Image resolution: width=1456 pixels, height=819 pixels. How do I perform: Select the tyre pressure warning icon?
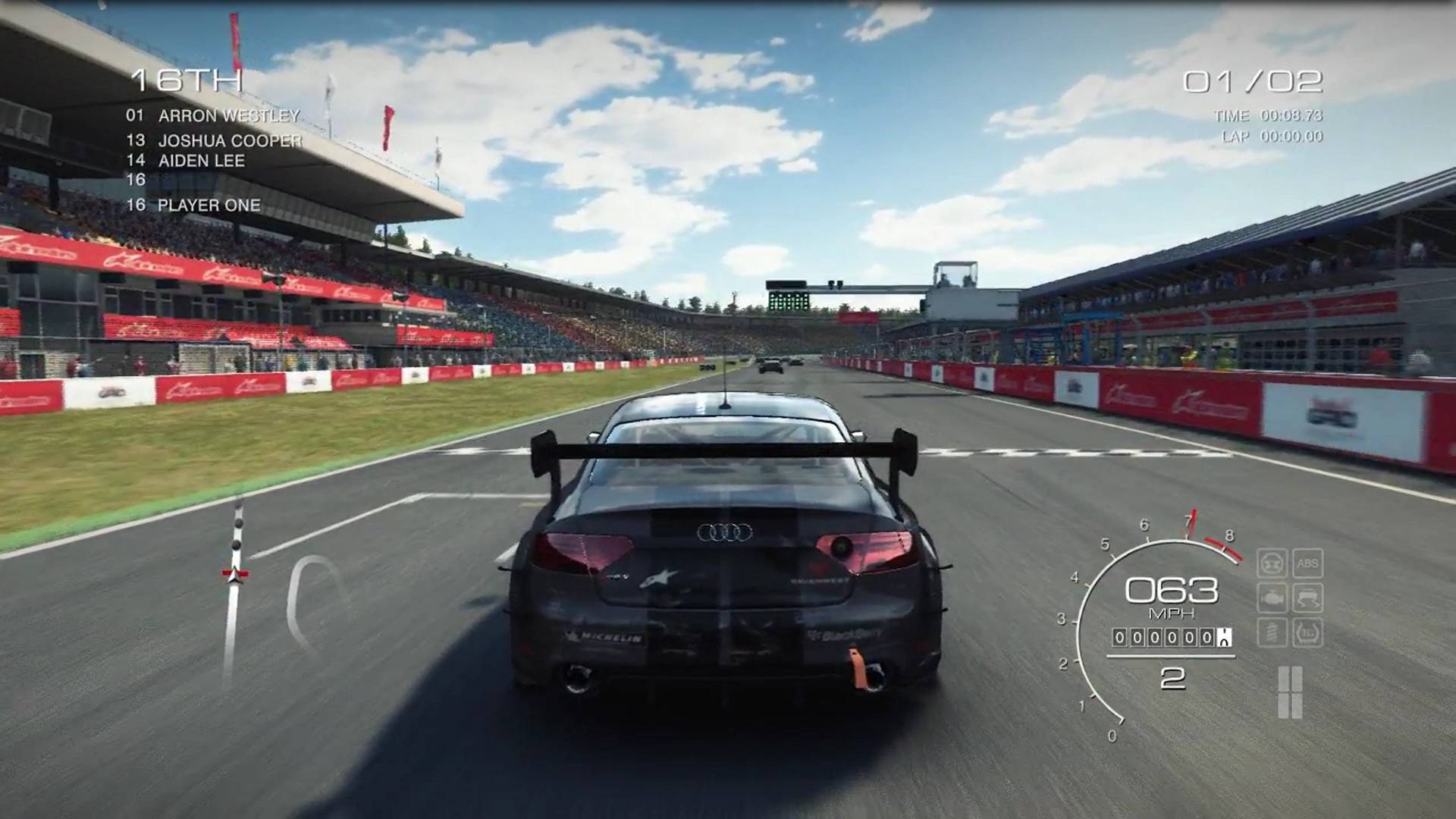pyautogui.click(x=1307, y=632)
